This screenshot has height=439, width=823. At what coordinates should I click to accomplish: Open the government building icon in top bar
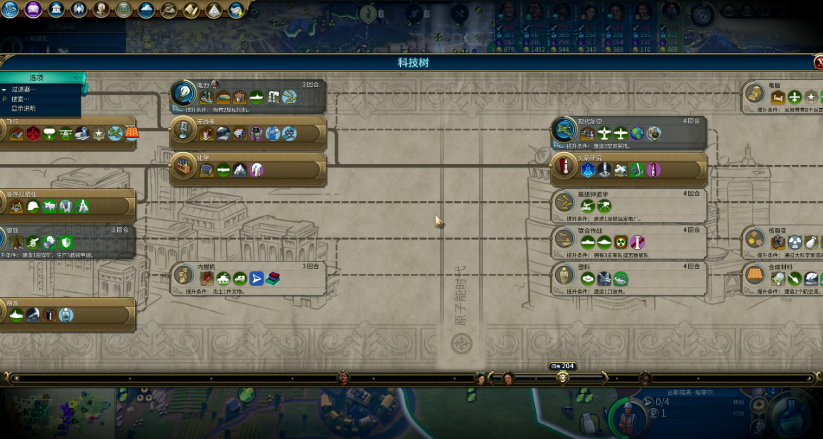click(x=57, y=10)
